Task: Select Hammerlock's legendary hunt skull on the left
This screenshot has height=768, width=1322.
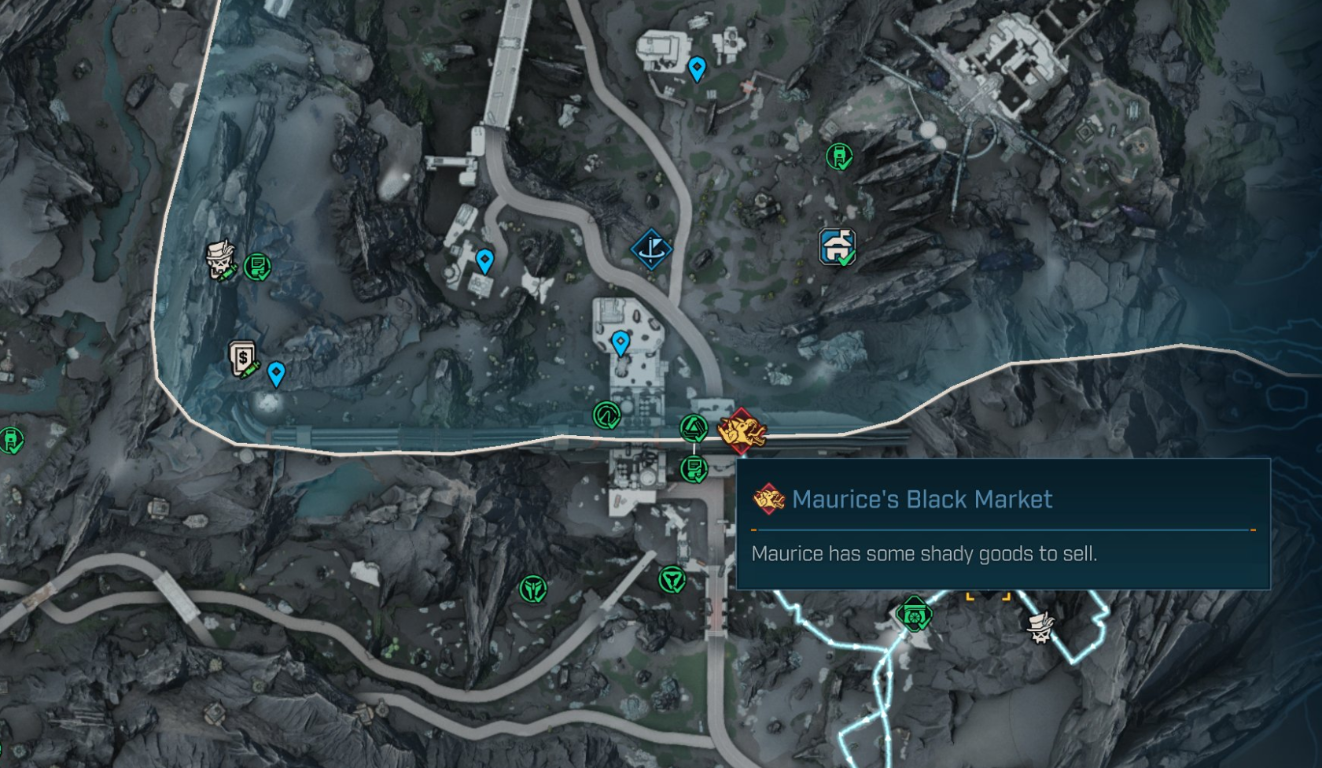Action: pos(222,260)
